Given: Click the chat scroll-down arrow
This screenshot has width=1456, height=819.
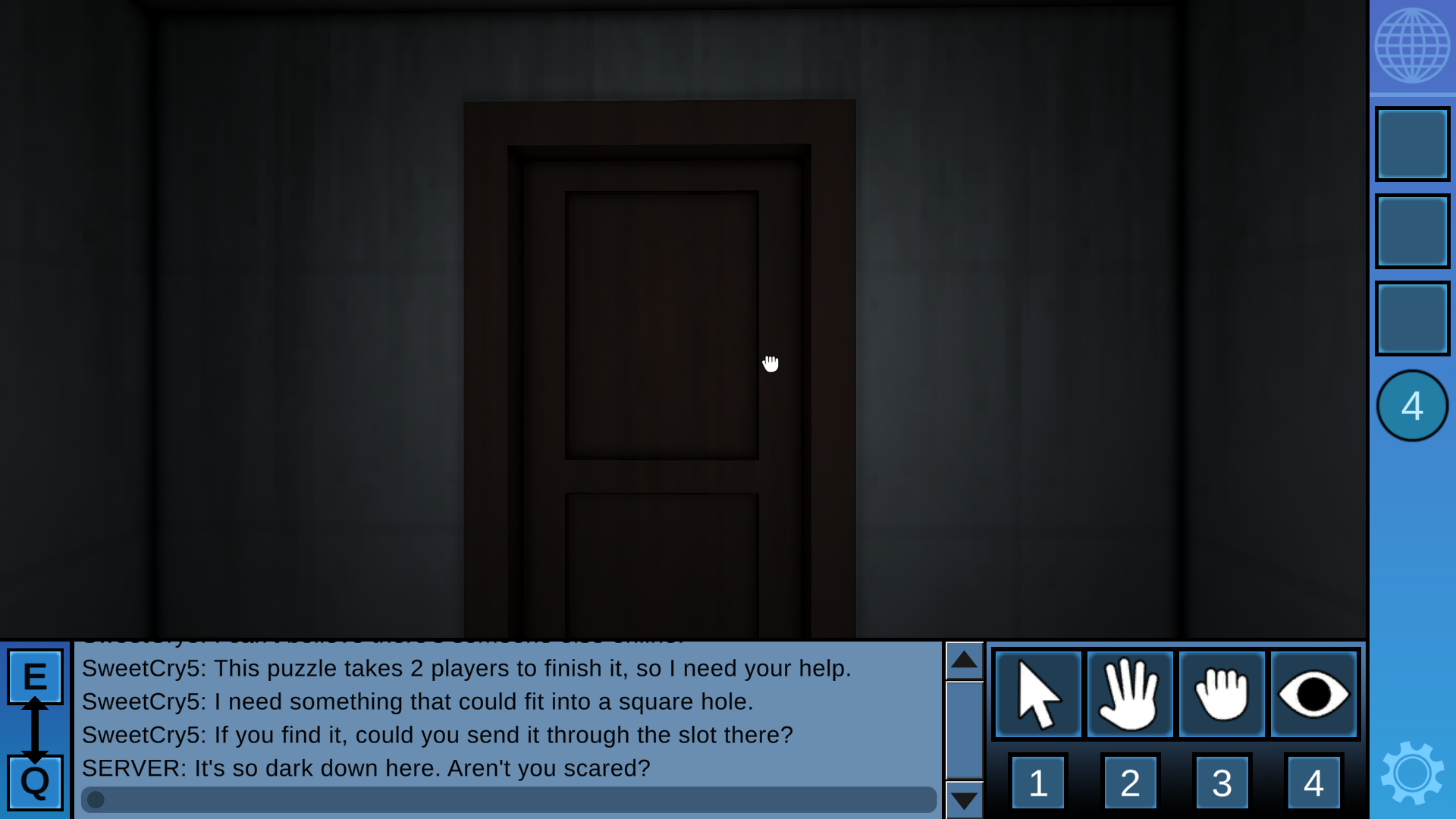Looking at the screenshot, I should tap(964, 800).
